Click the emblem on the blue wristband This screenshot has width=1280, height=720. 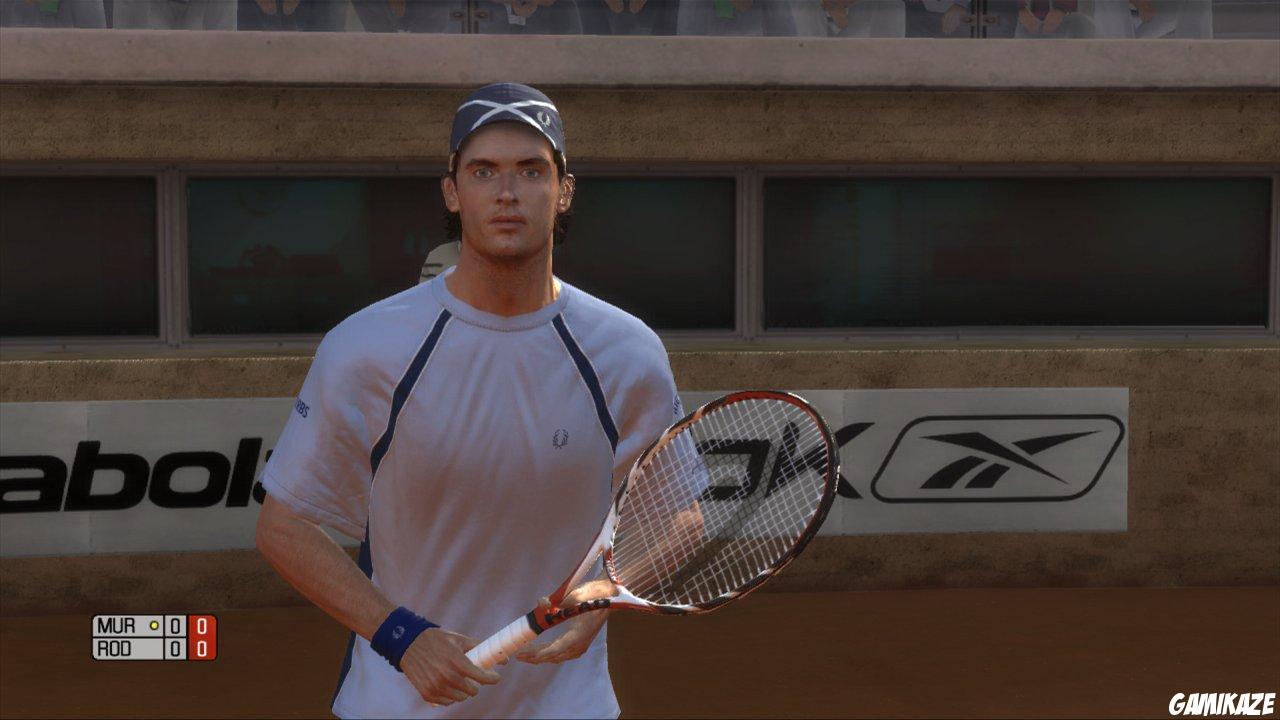click(399, 633)
